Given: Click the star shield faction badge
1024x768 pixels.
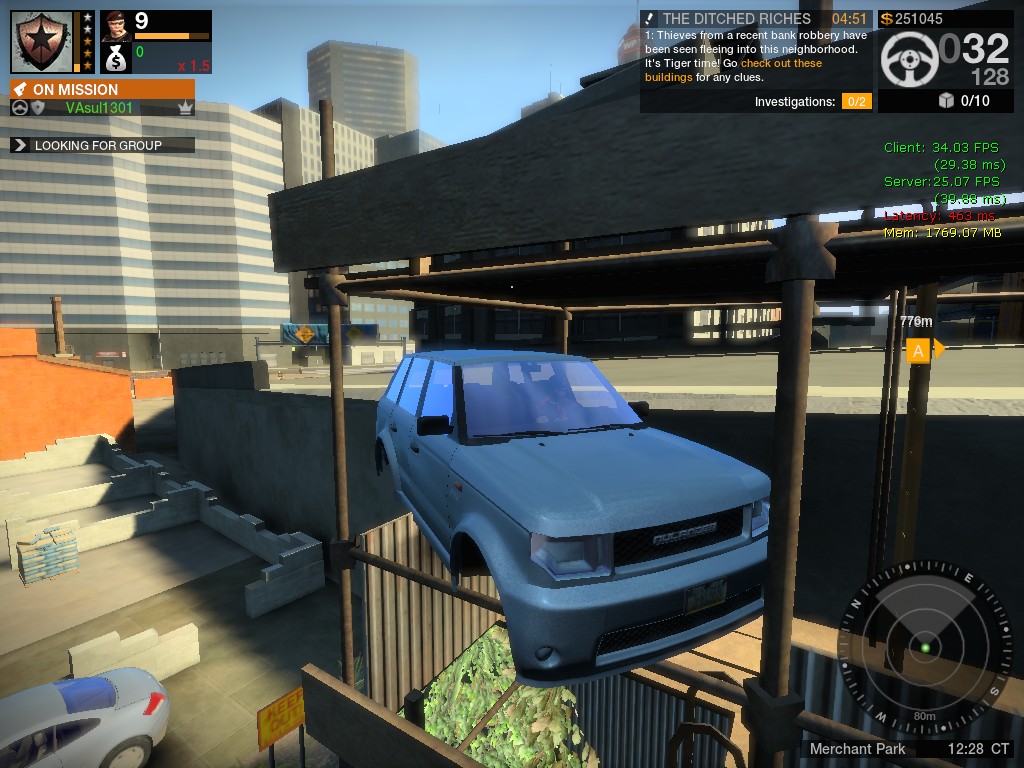Looking at the screenshot, I should (x=42, y=41).
